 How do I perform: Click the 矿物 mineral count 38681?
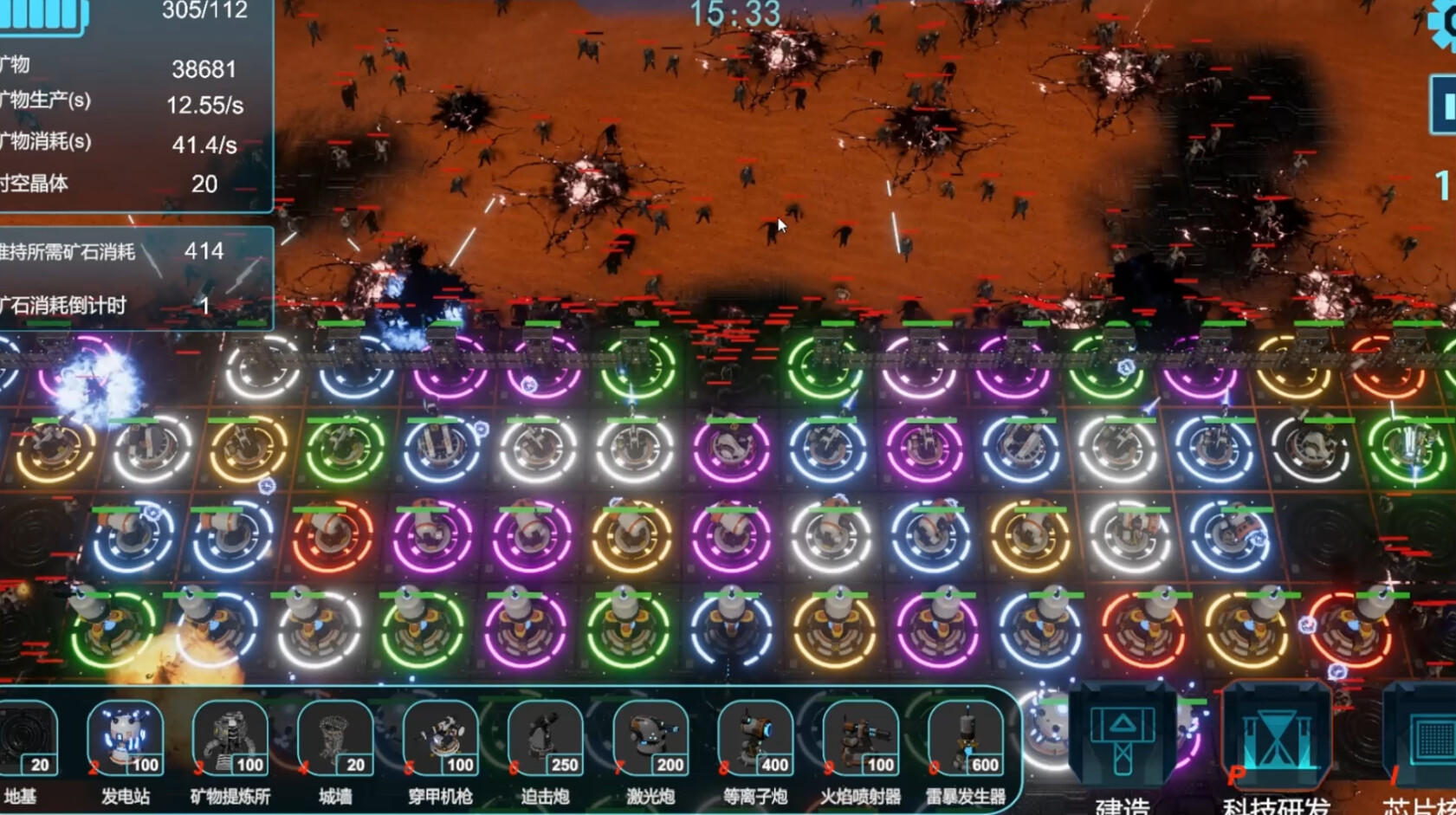tap(205, 68)
